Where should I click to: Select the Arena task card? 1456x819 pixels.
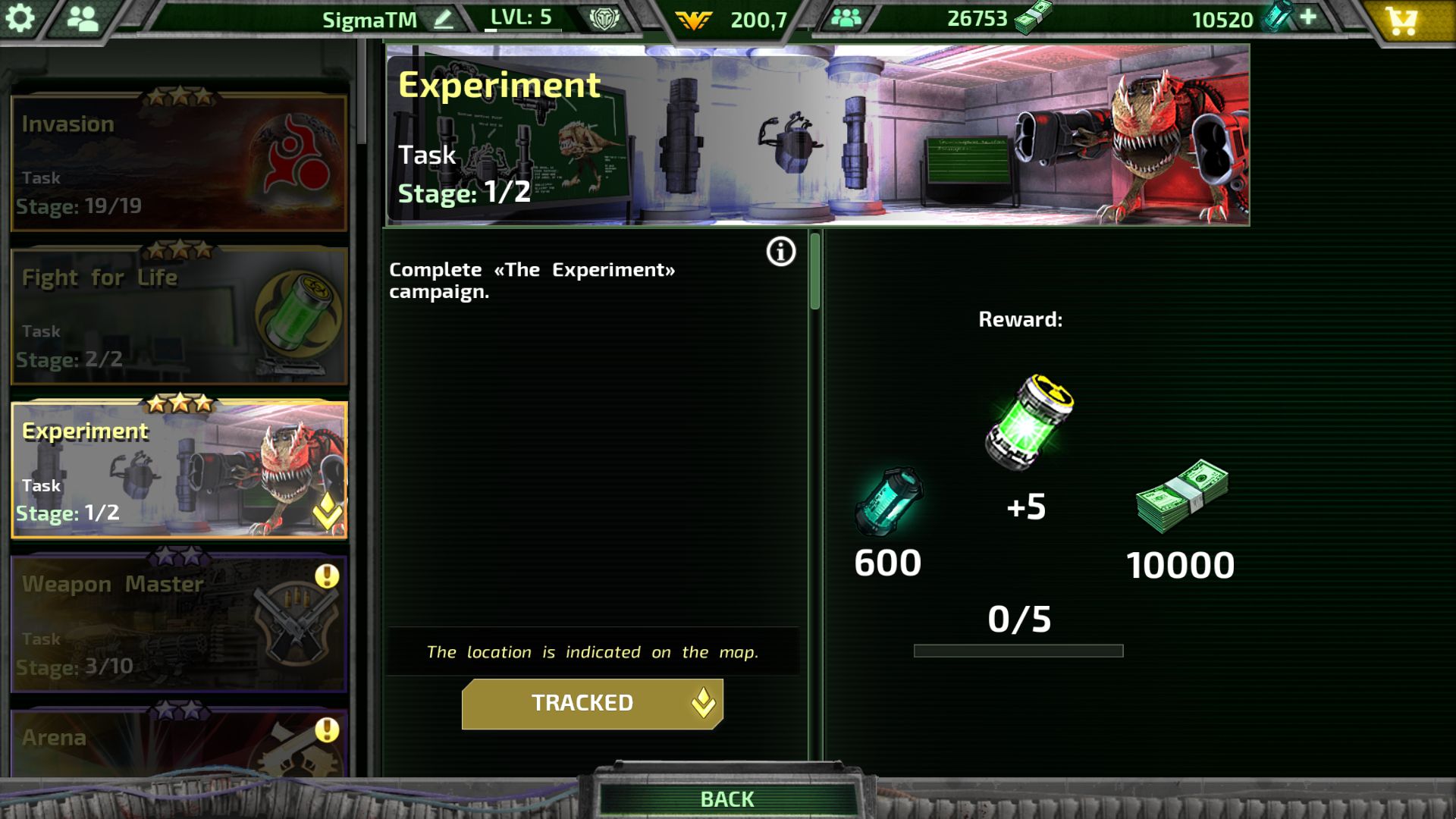click(x=179, y=742)
